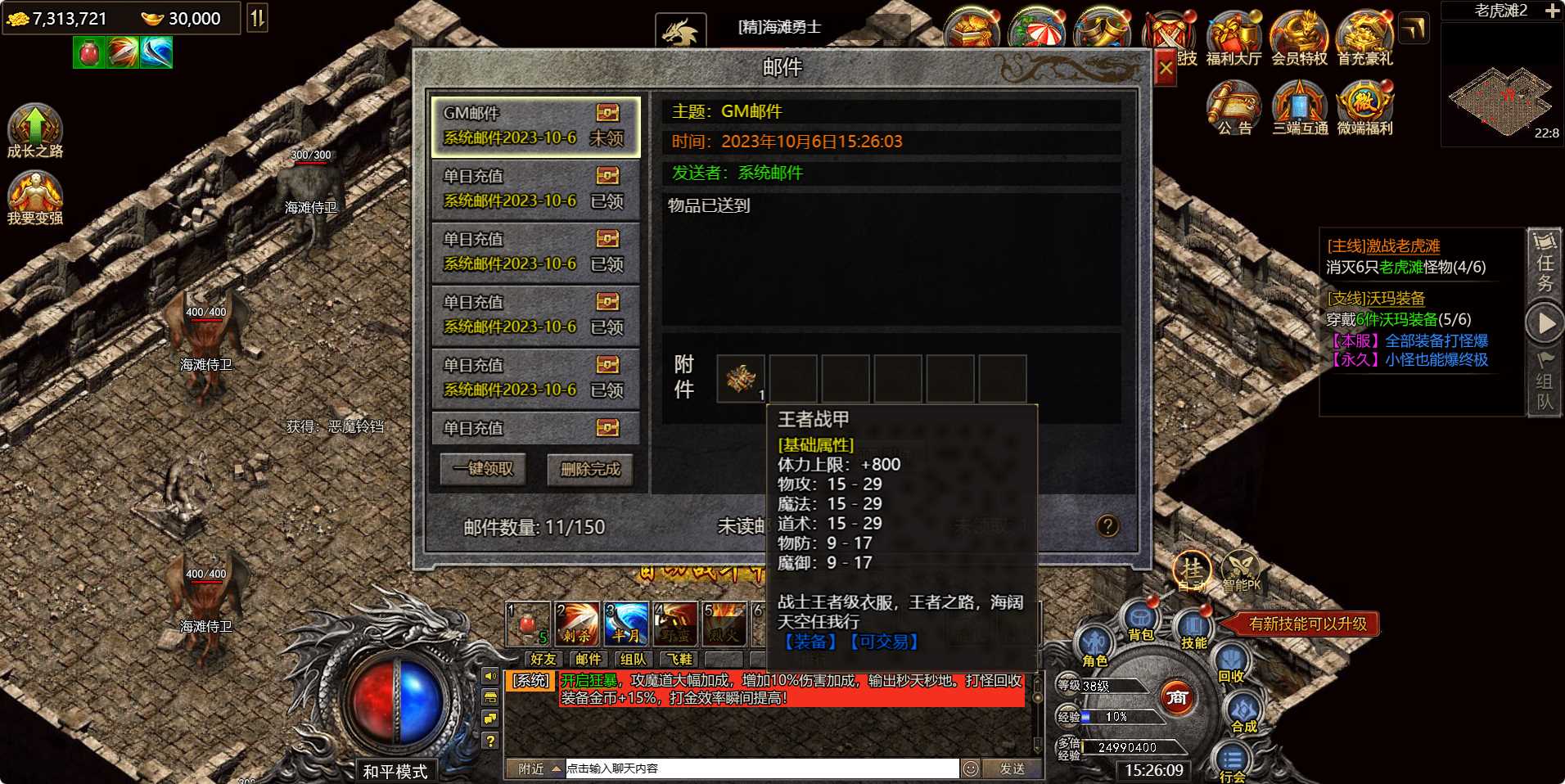1565x784 pixels.
Task: Expand the minimap with the plus button
Action: click(x=1554, y=12)
